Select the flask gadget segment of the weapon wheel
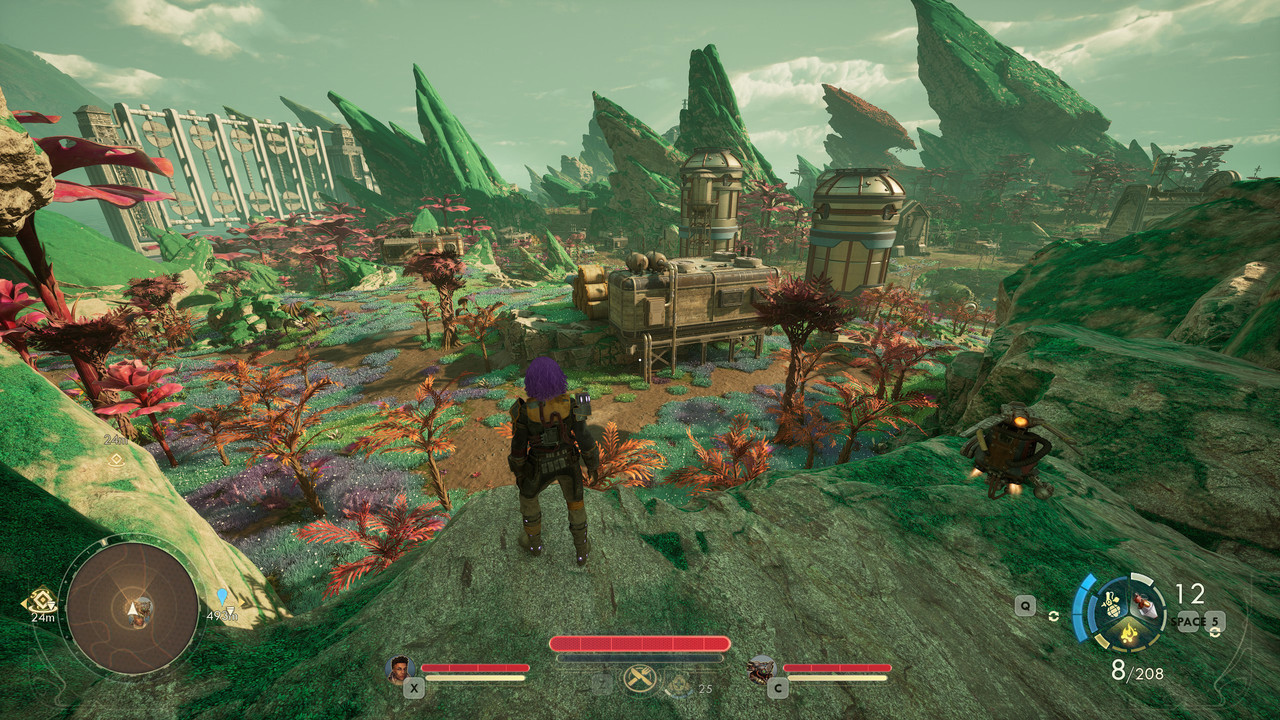 (x=1110, y=603)
